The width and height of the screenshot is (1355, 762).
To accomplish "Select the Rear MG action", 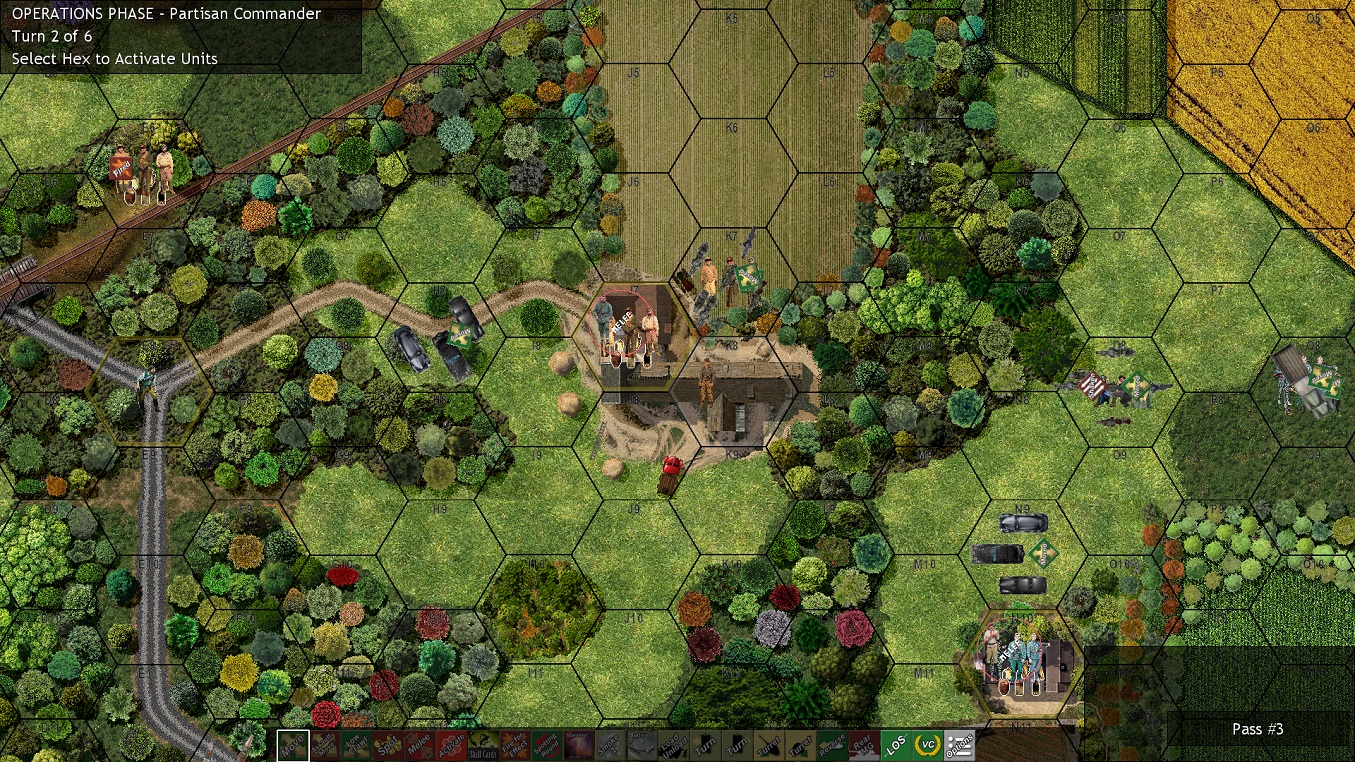I will (863, 745).
